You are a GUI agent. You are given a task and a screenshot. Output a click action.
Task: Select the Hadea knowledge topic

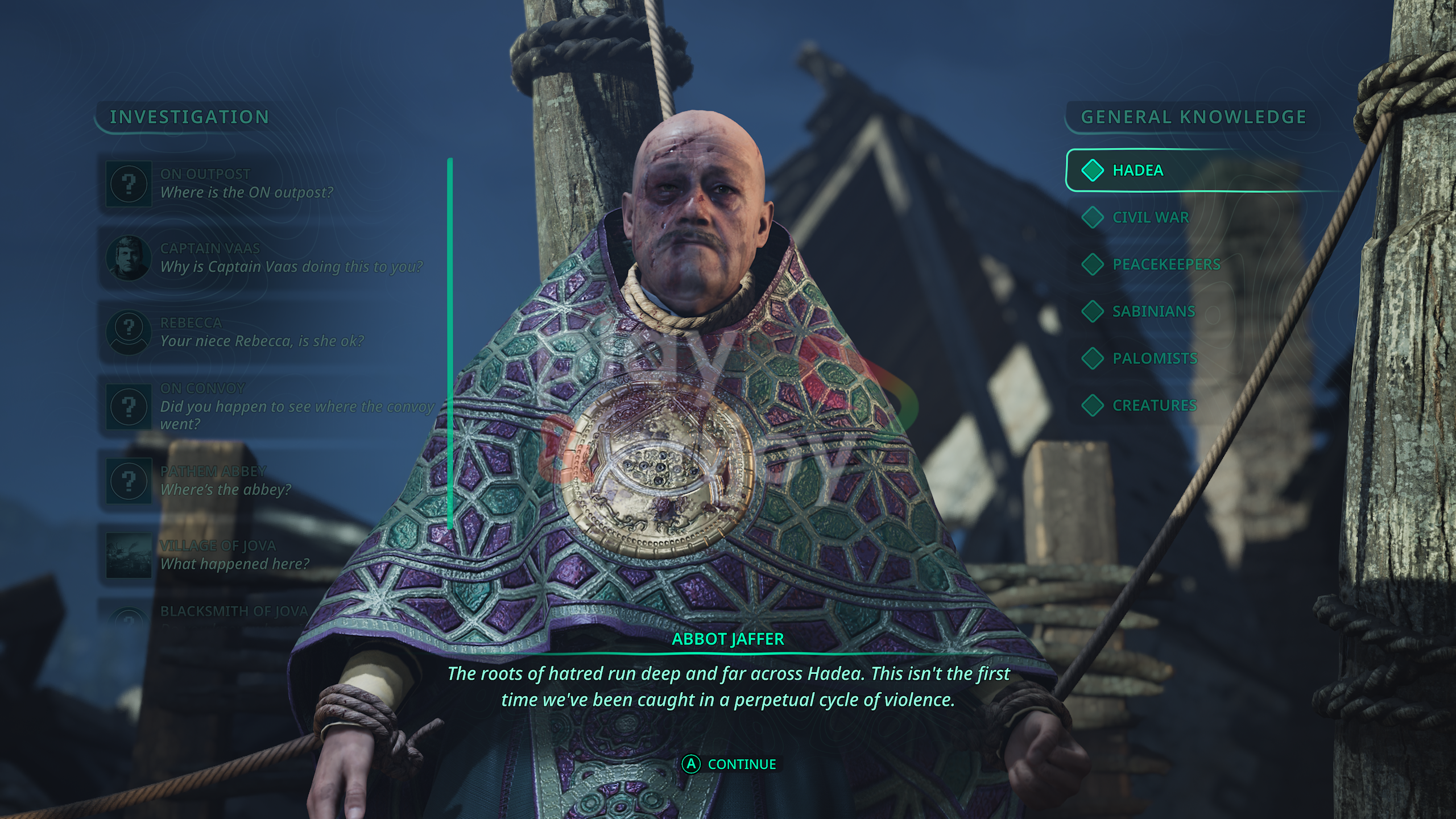tap(1137, 171)
